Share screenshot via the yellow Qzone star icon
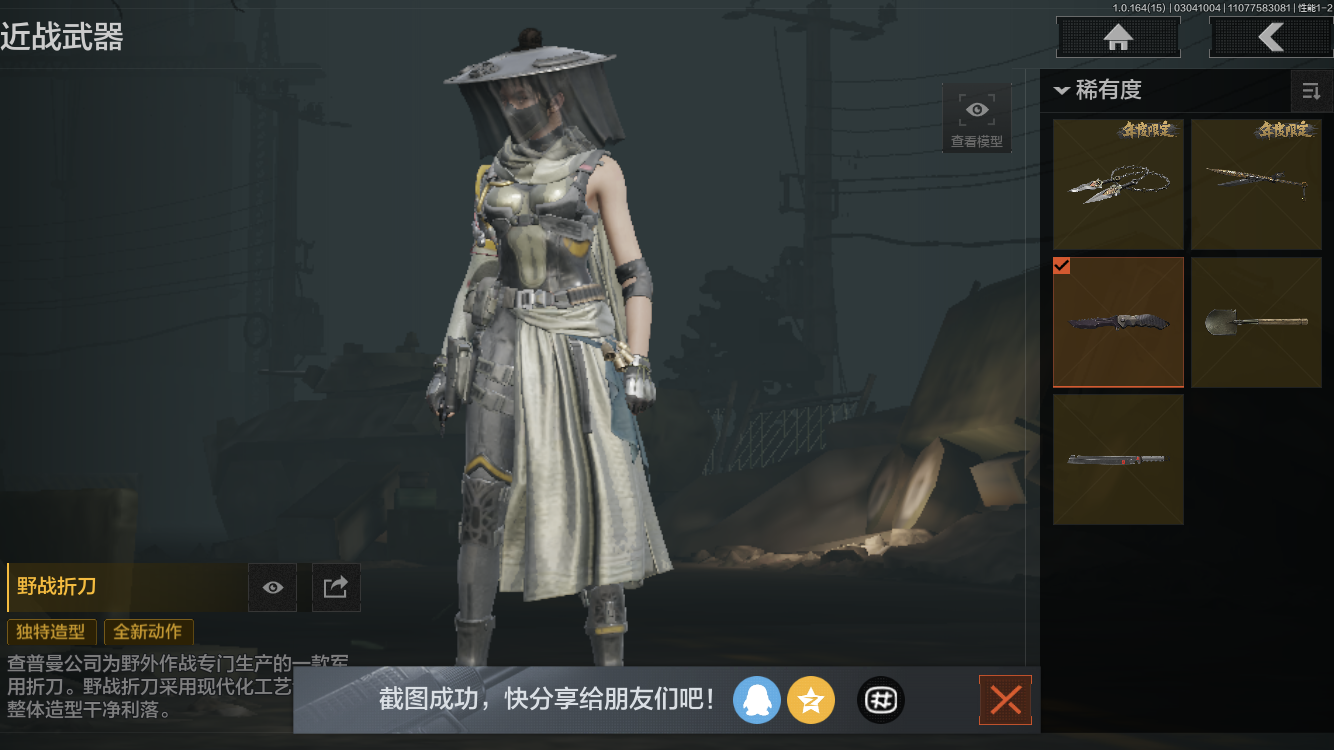Image resolution: width=1334 pixels, height=750 pixels. tap(811, 700)
